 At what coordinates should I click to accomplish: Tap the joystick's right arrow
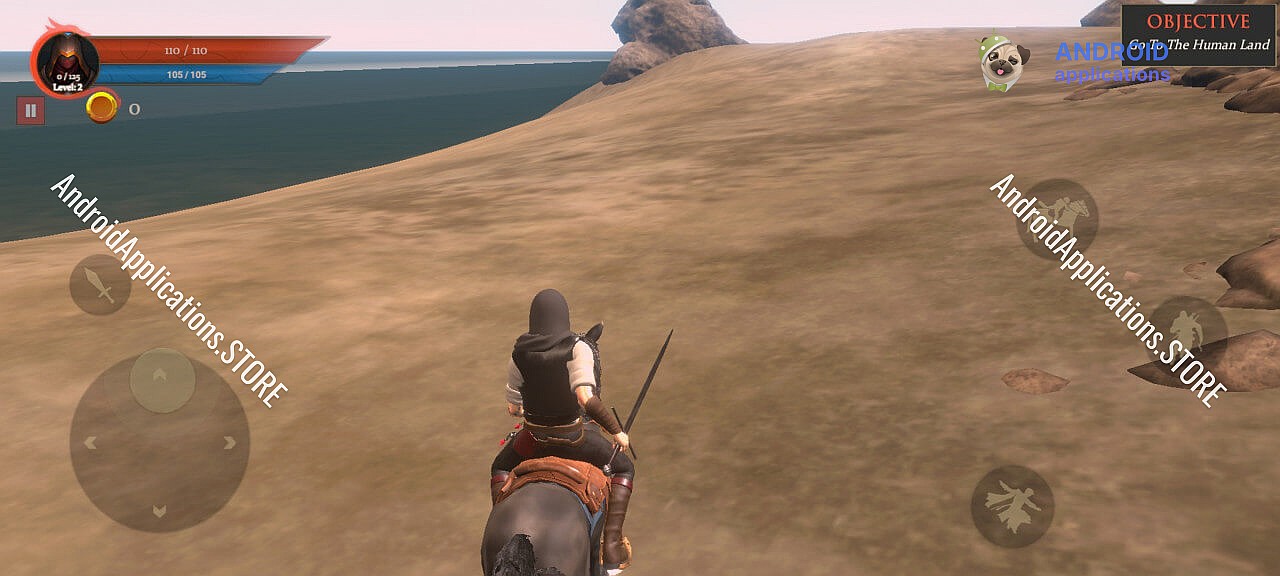(230, 442)
